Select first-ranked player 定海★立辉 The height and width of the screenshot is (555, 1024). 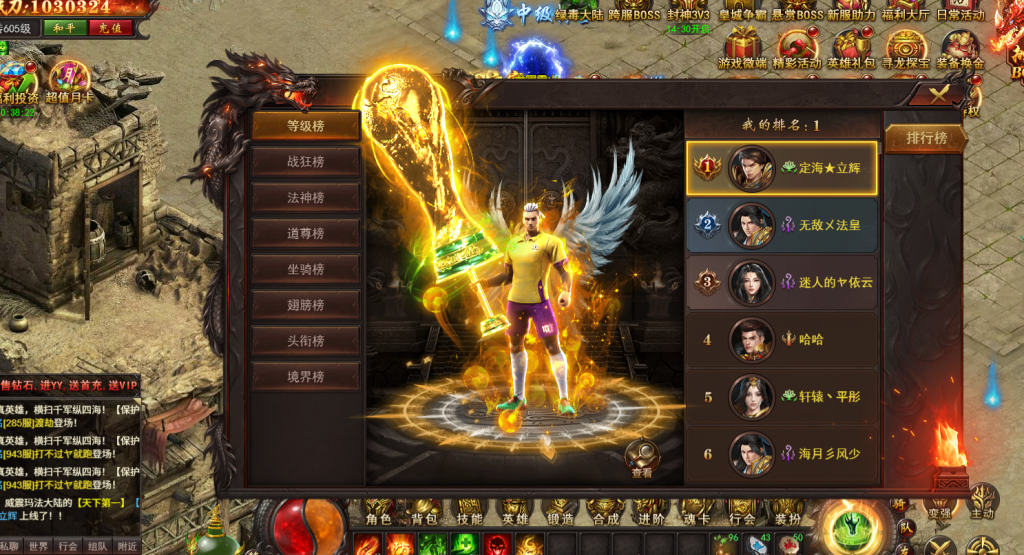pos(781,168)
